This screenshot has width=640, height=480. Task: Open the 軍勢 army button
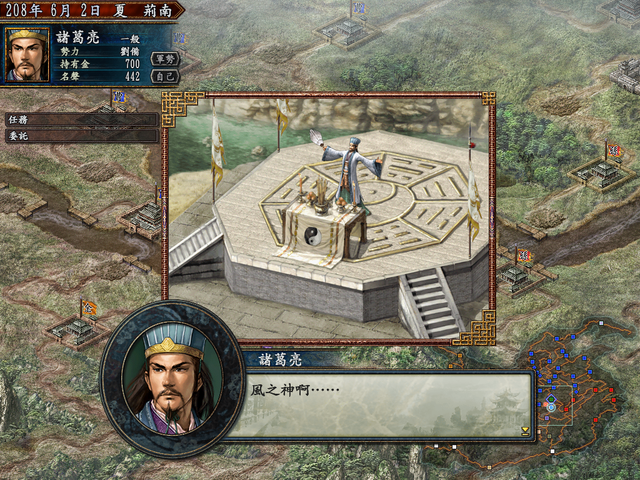164,58
